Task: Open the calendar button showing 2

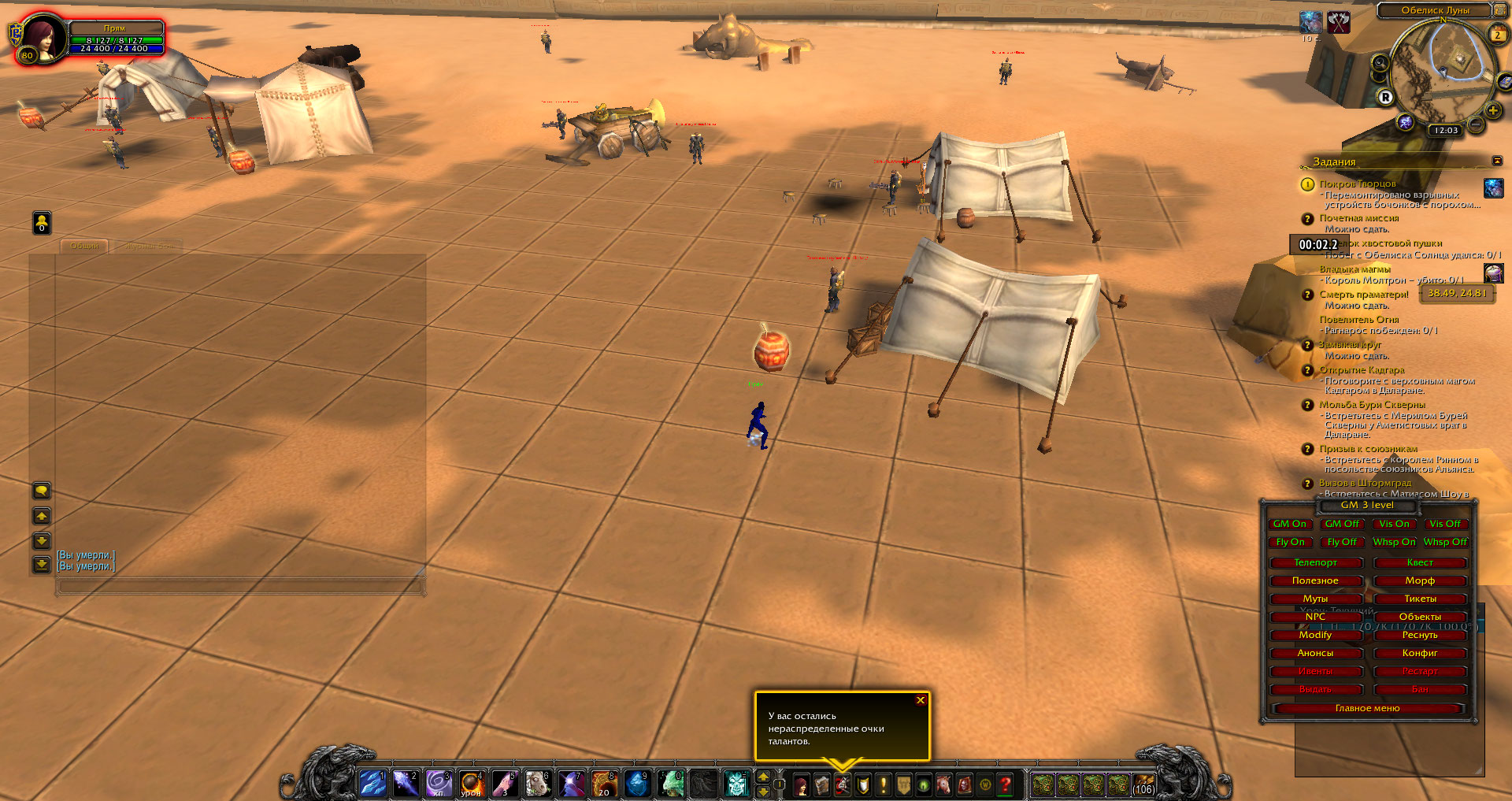Action: point(1498,35)
